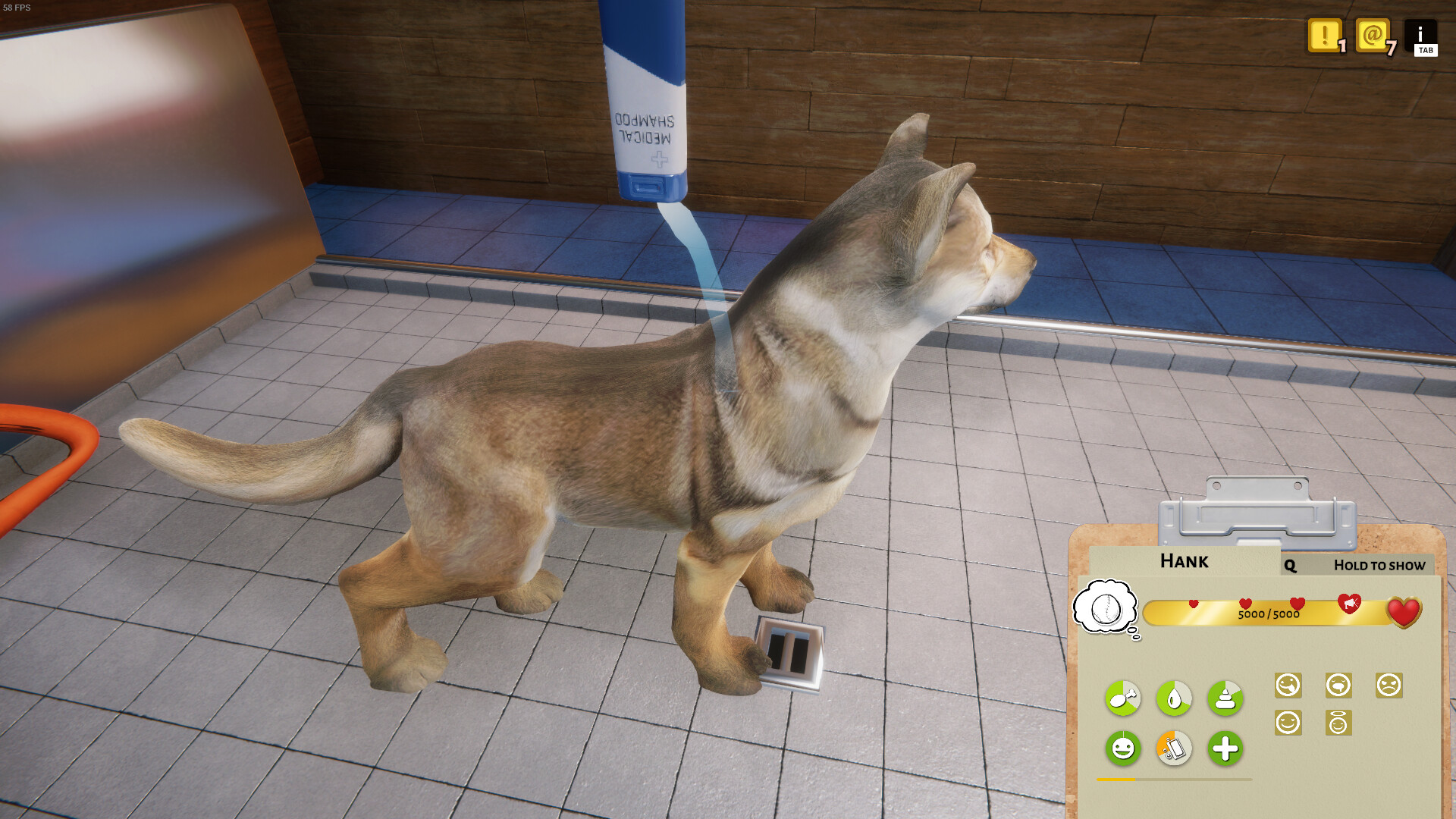The width and height of the screenshot is (1456, 819).
Task: Enable the angel halo mood emoji
Action: pos(1339,723)
